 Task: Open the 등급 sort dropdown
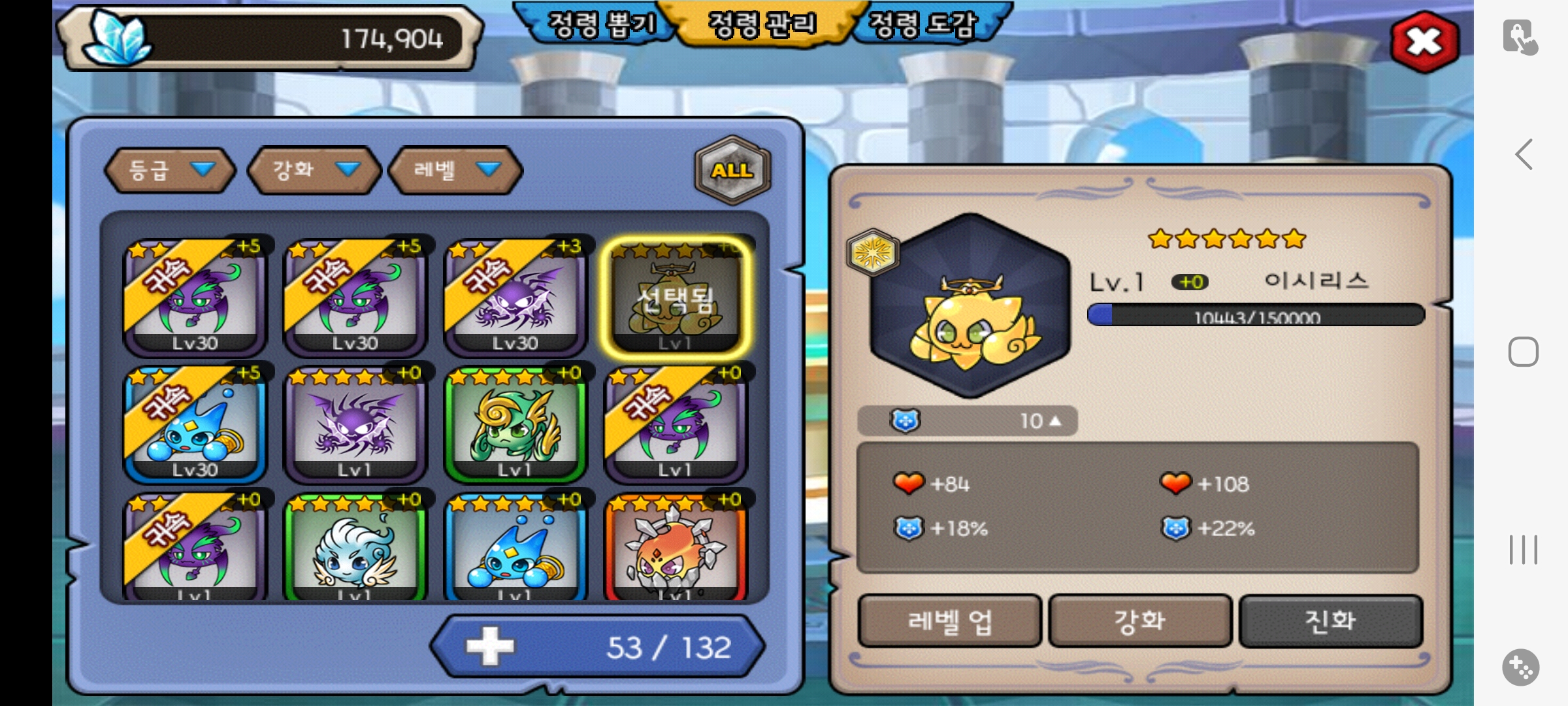[170, 170]
